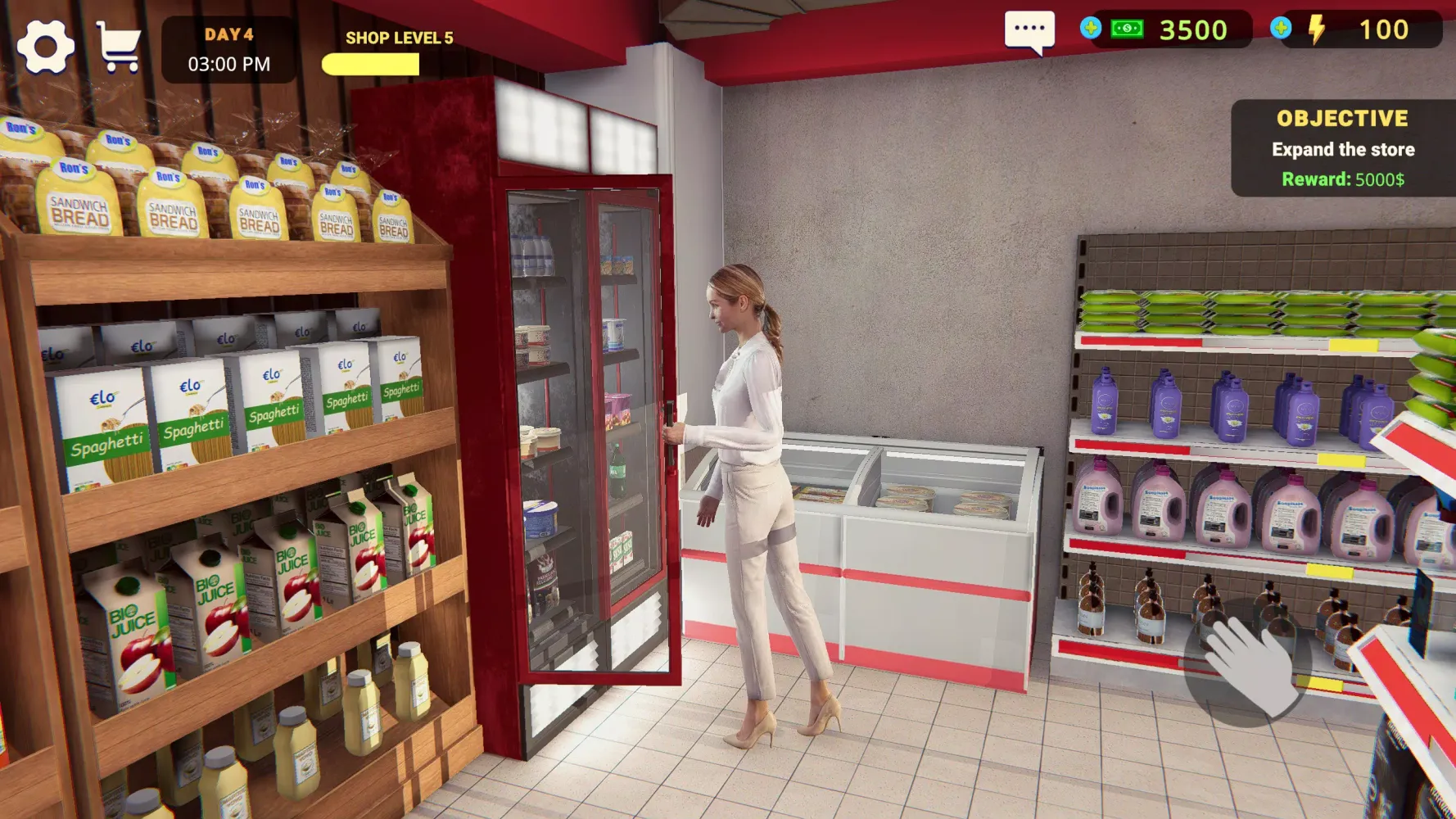The width and height of the screenshot is (1456, 819).
Task: Open the shopping cart store
Action: 119,47
